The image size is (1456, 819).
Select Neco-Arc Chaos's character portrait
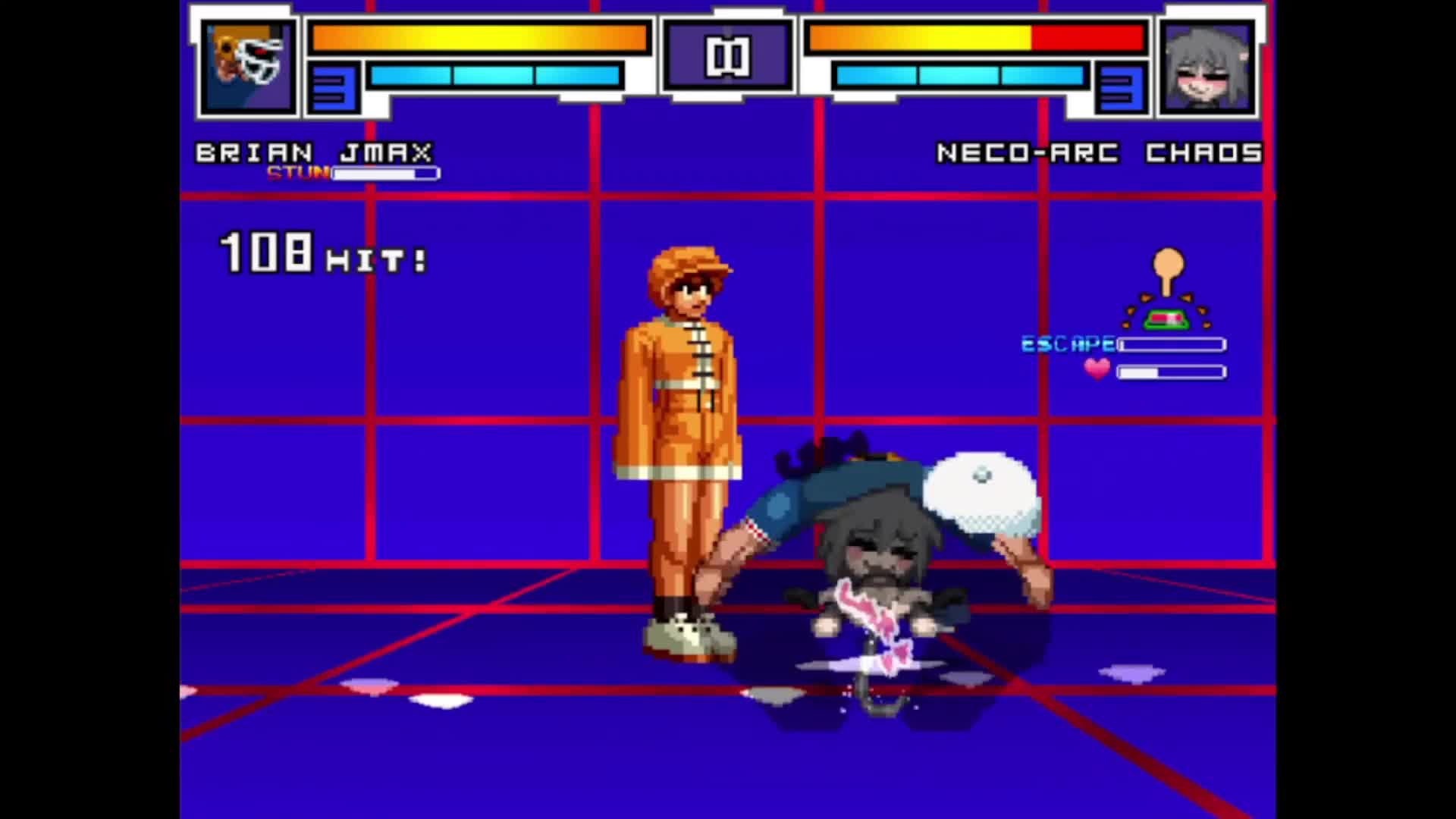[1207, 67]
